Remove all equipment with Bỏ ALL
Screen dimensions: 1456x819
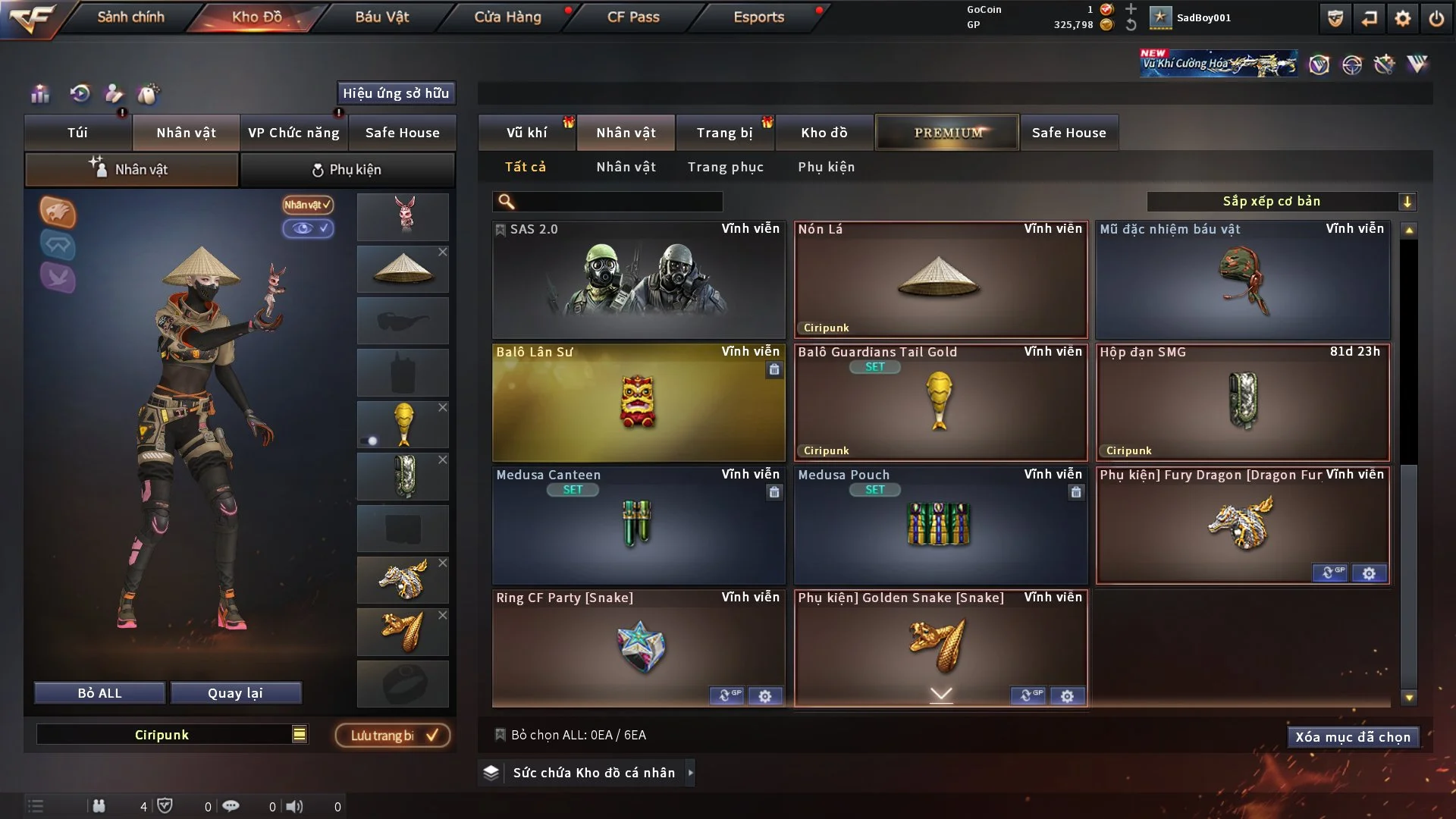(99, 693)
